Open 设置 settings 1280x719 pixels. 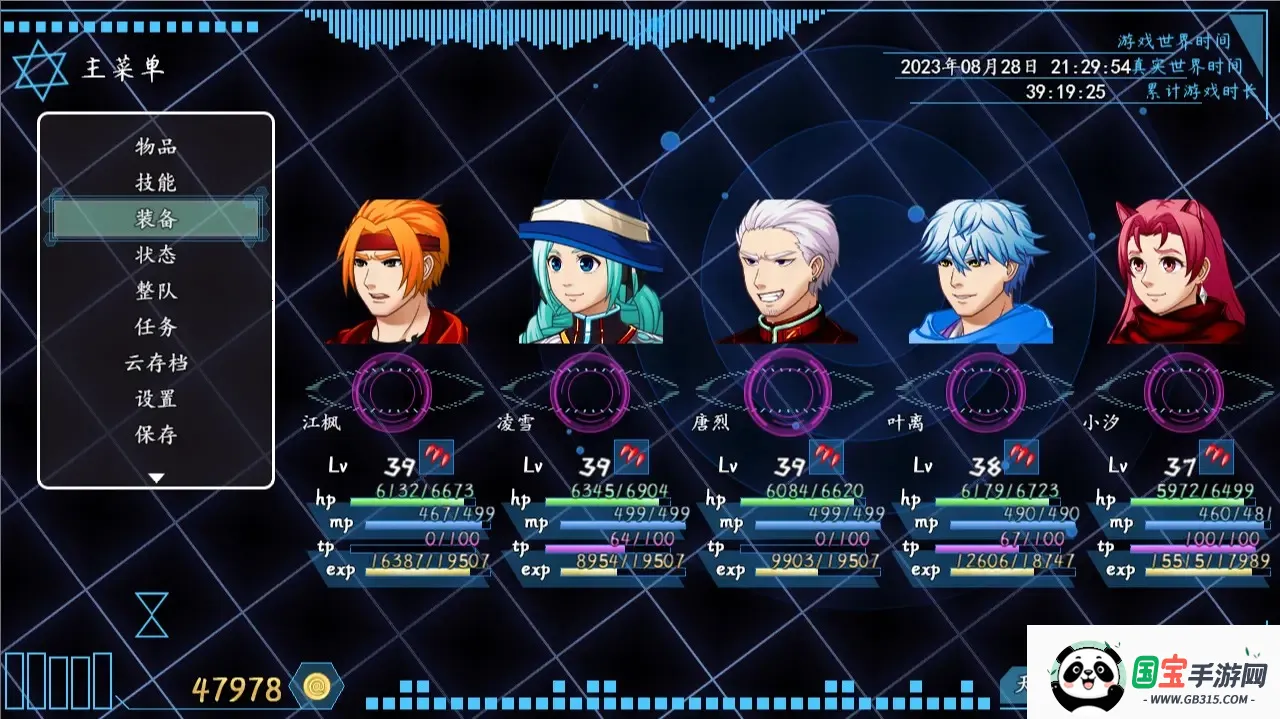(x=156, y=399)
